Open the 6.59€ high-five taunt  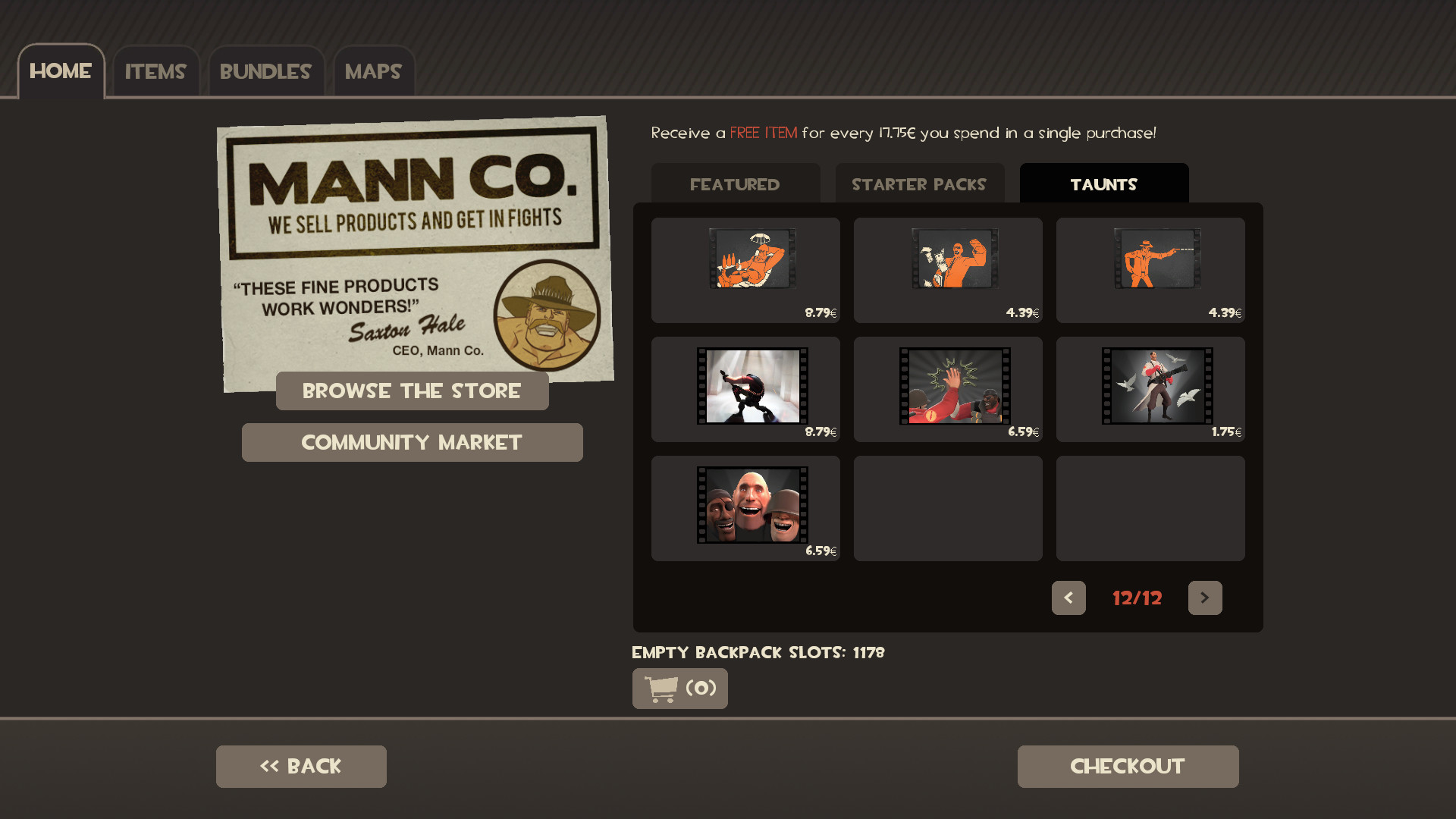pos(948,389)
